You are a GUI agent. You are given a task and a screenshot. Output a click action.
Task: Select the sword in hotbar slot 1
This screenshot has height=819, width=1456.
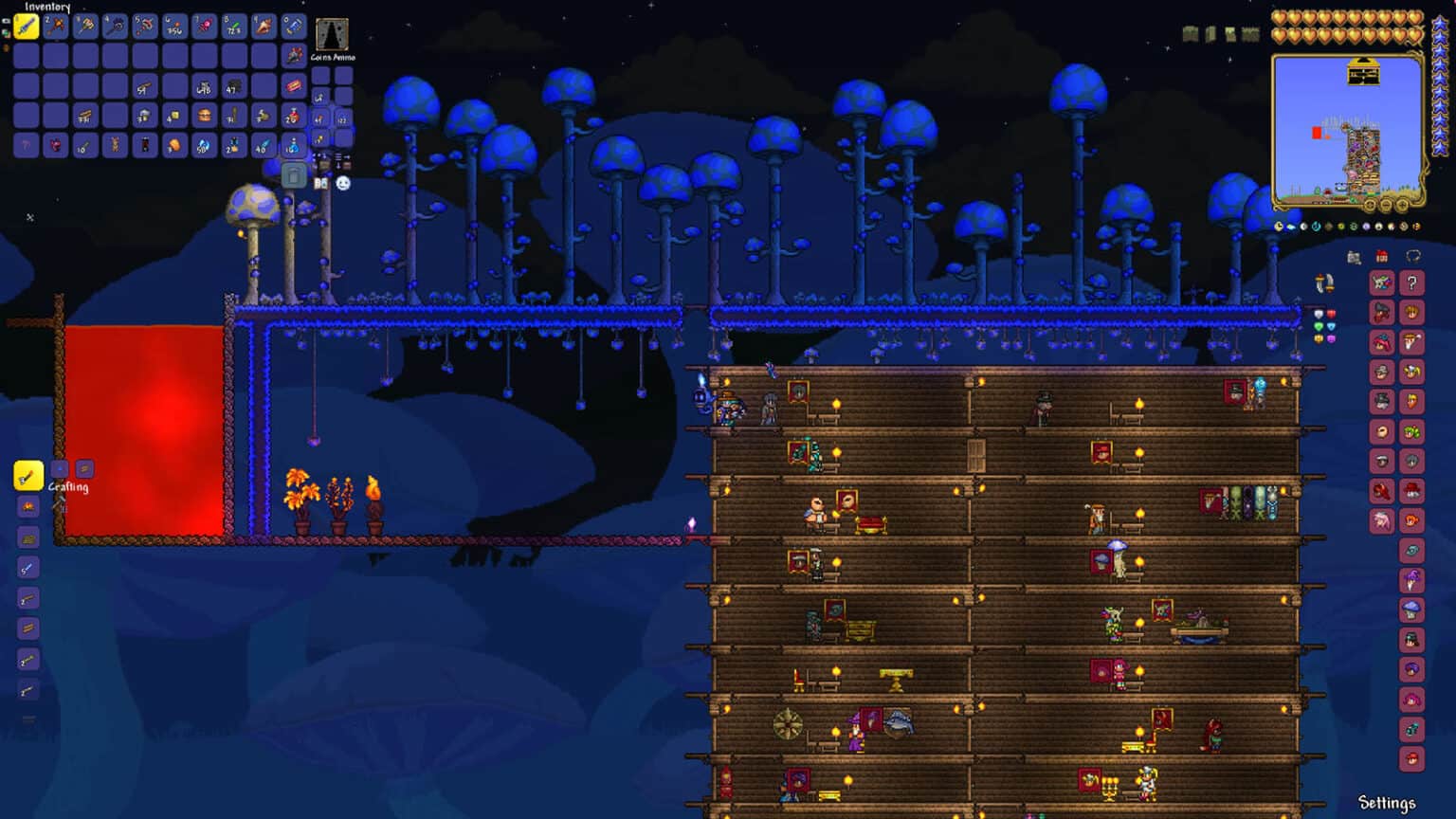pyautogui.click(x=24, y=24)
